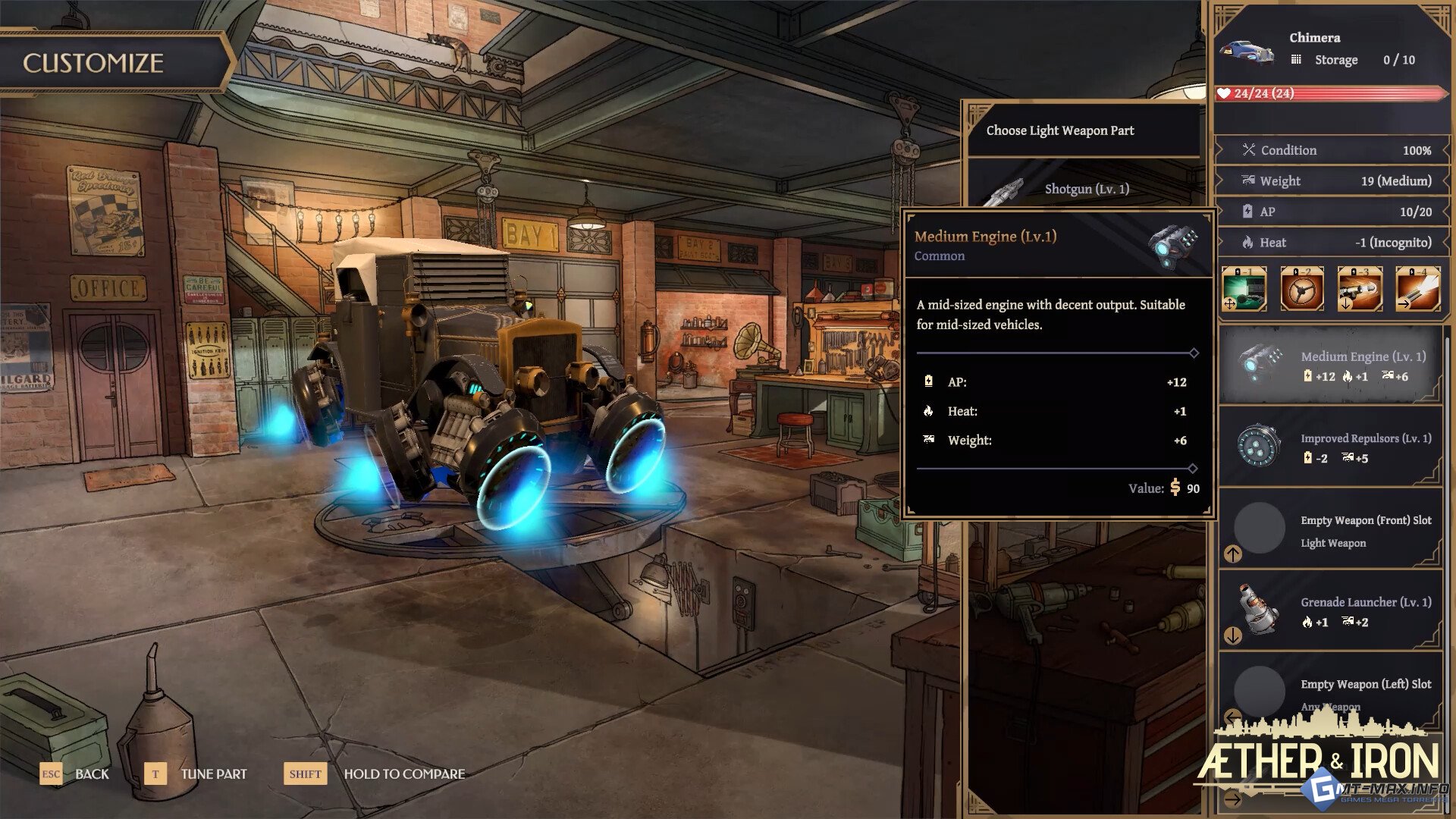This screenshot has width=1456, height=819.
Task: Open the Empty Weapon (Front) Slot
Action: [x=1330, y=530]
